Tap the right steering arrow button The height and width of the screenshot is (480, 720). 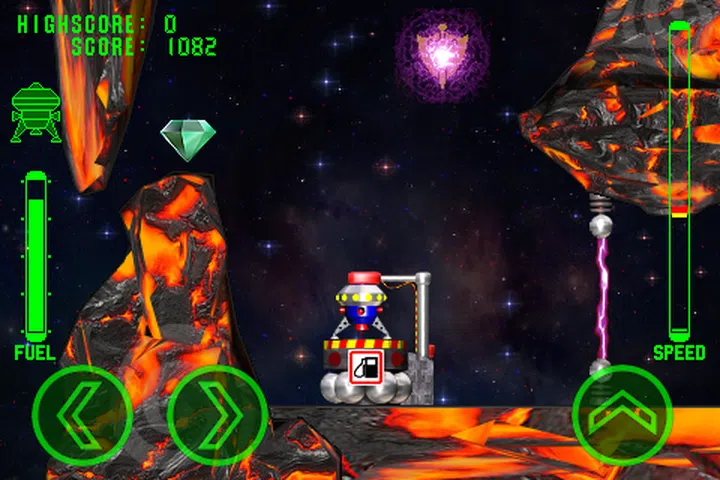pos(217,414)
